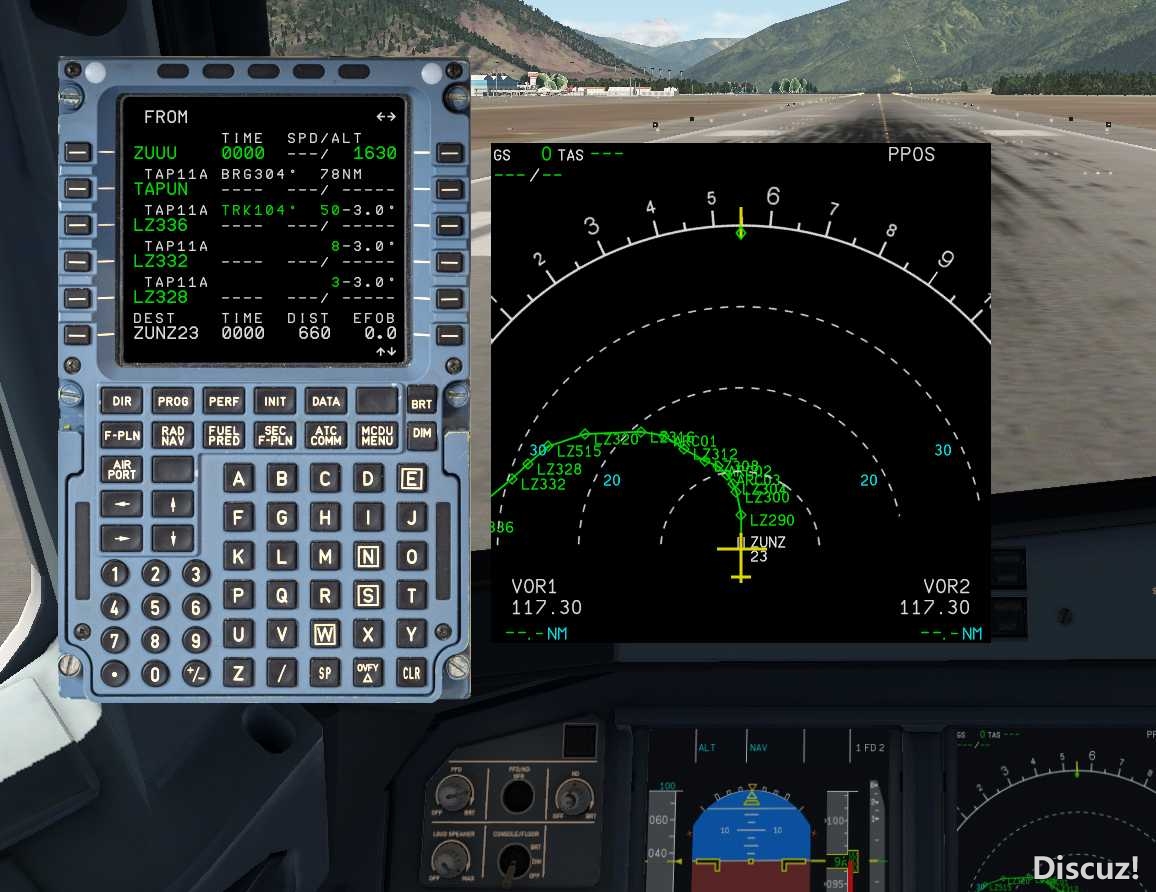Screen dimensions: 1156x892
Task: Select the PROG key
Action: [x=173, y=401]
